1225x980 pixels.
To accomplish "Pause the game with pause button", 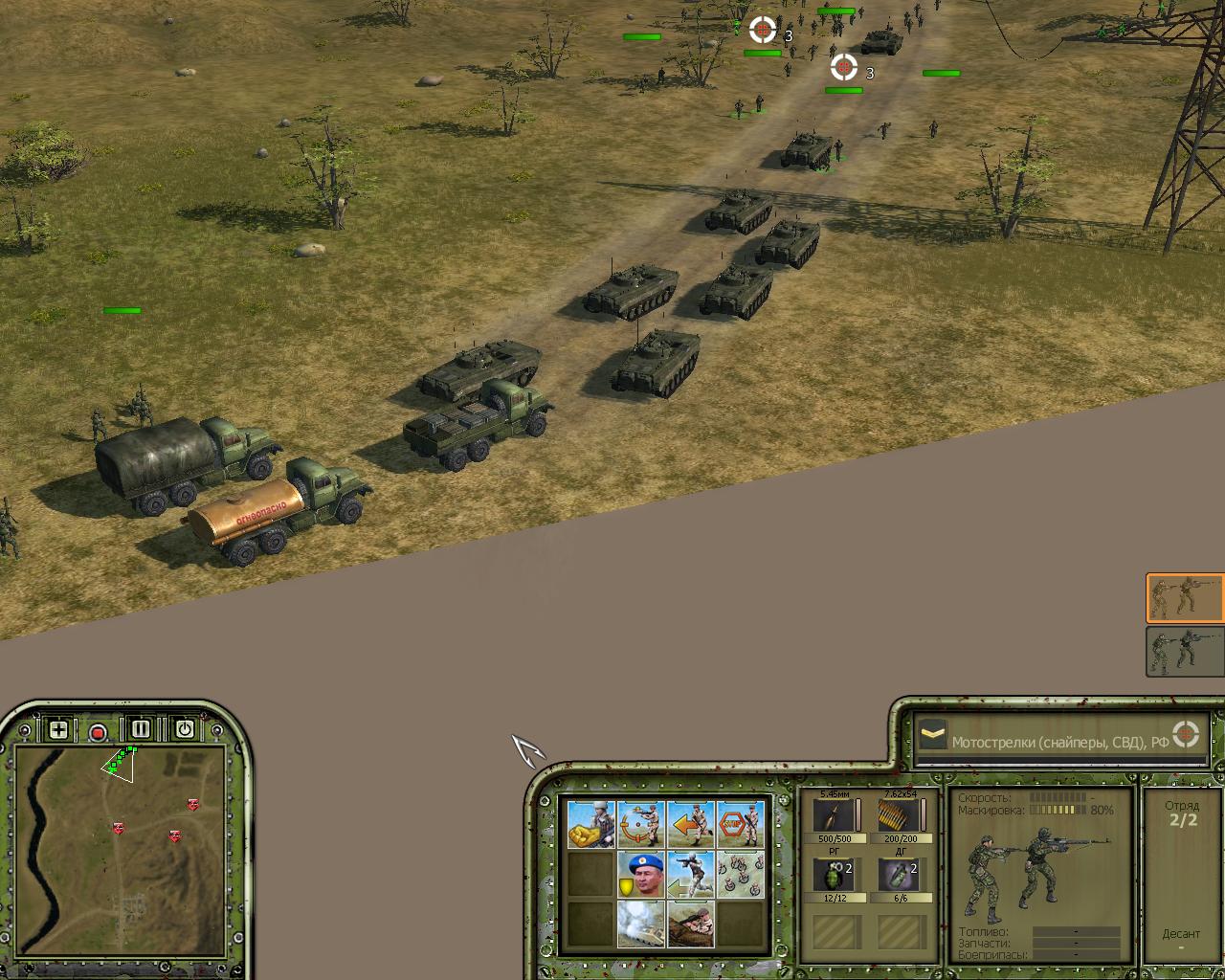I will point(141,729).
